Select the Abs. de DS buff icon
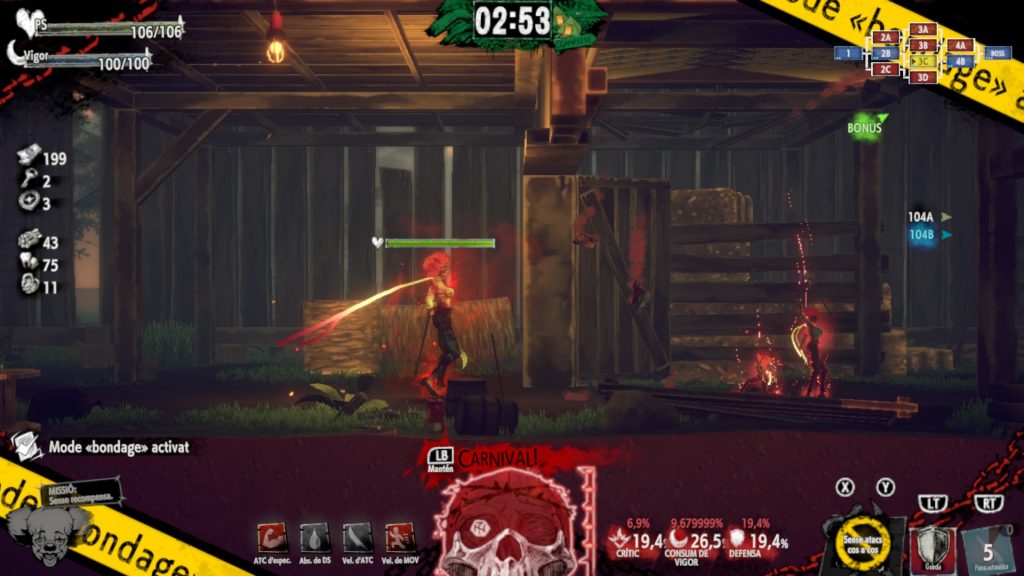 point(315,537)
